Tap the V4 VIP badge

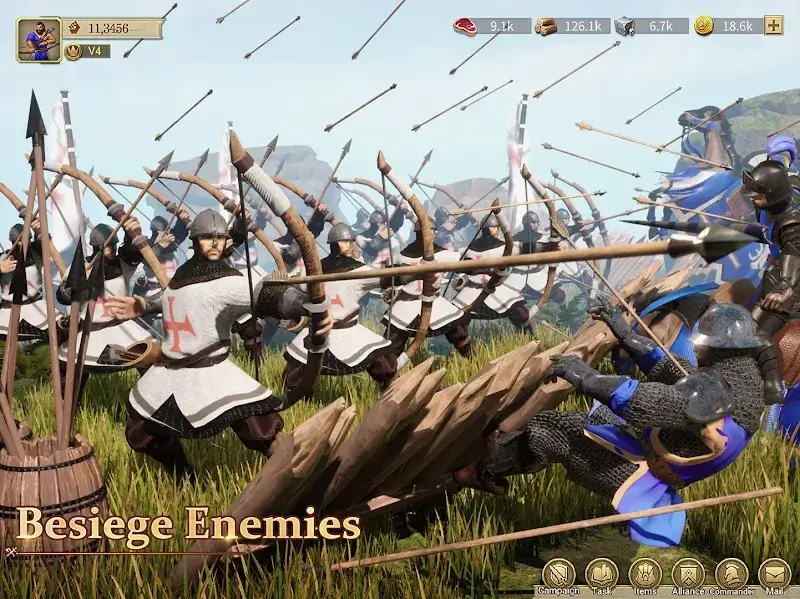click(x=87, y=51)
